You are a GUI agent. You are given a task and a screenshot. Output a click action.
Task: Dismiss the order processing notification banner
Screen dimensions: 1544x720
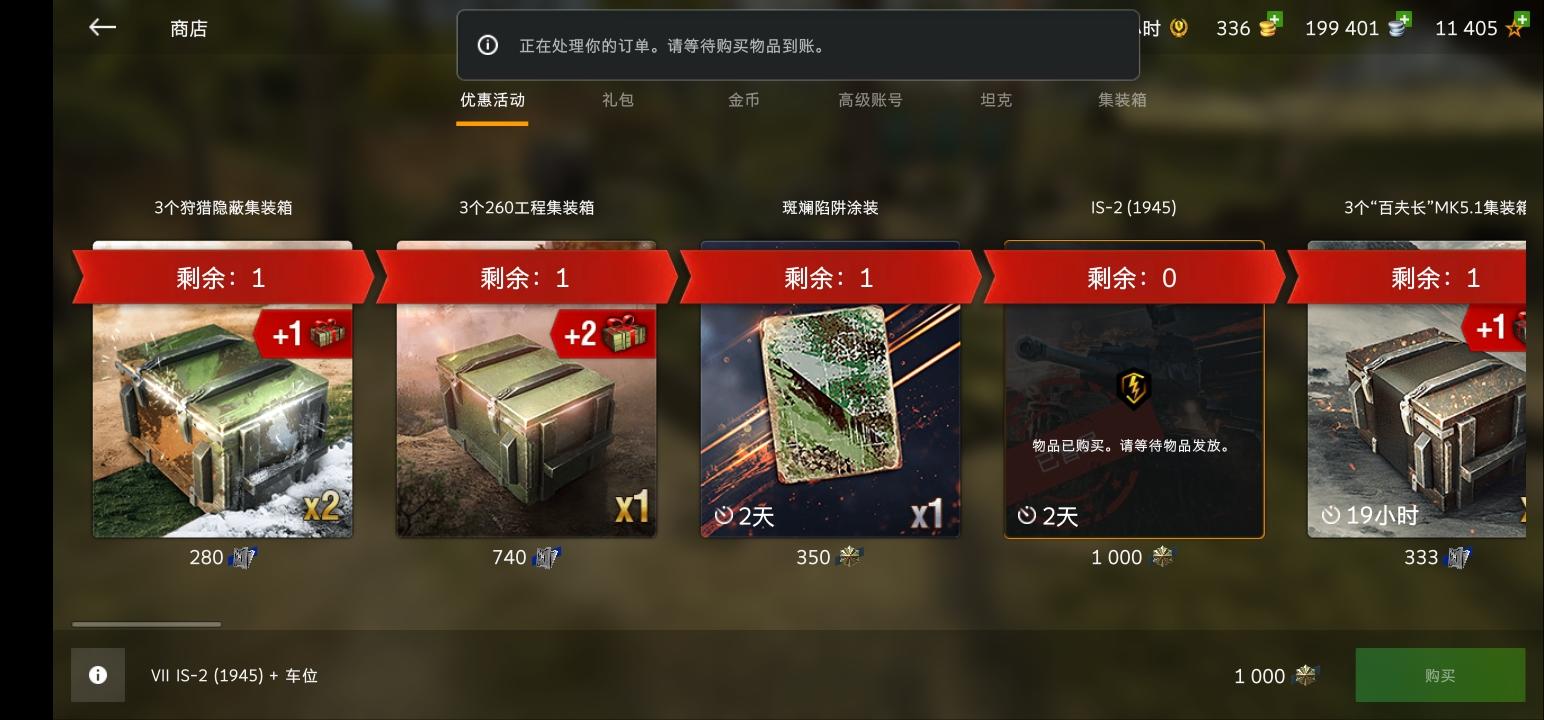tap(798, 44)
